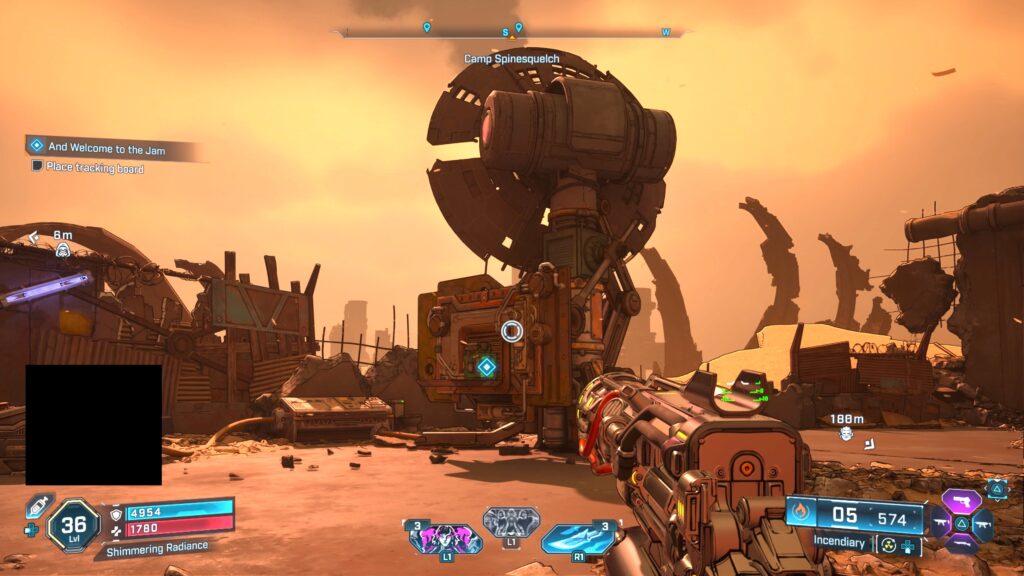Image resolution: width=1024 pixels, height=576 pixels.
Task: Select the bottom weapon slot in weapon wheel
Action: tap(961, 543)
